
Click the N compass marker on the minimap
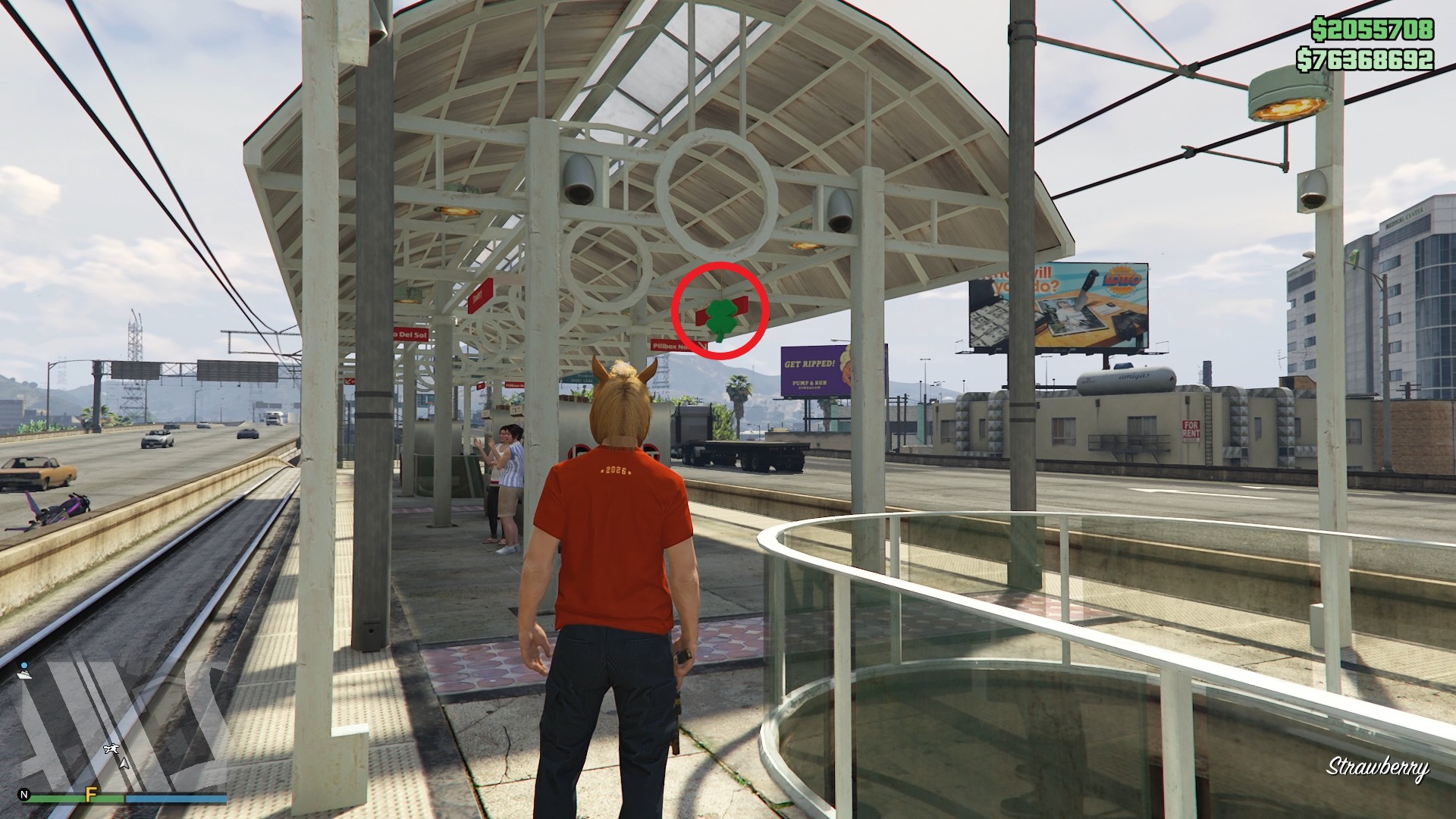coord(25,795)
